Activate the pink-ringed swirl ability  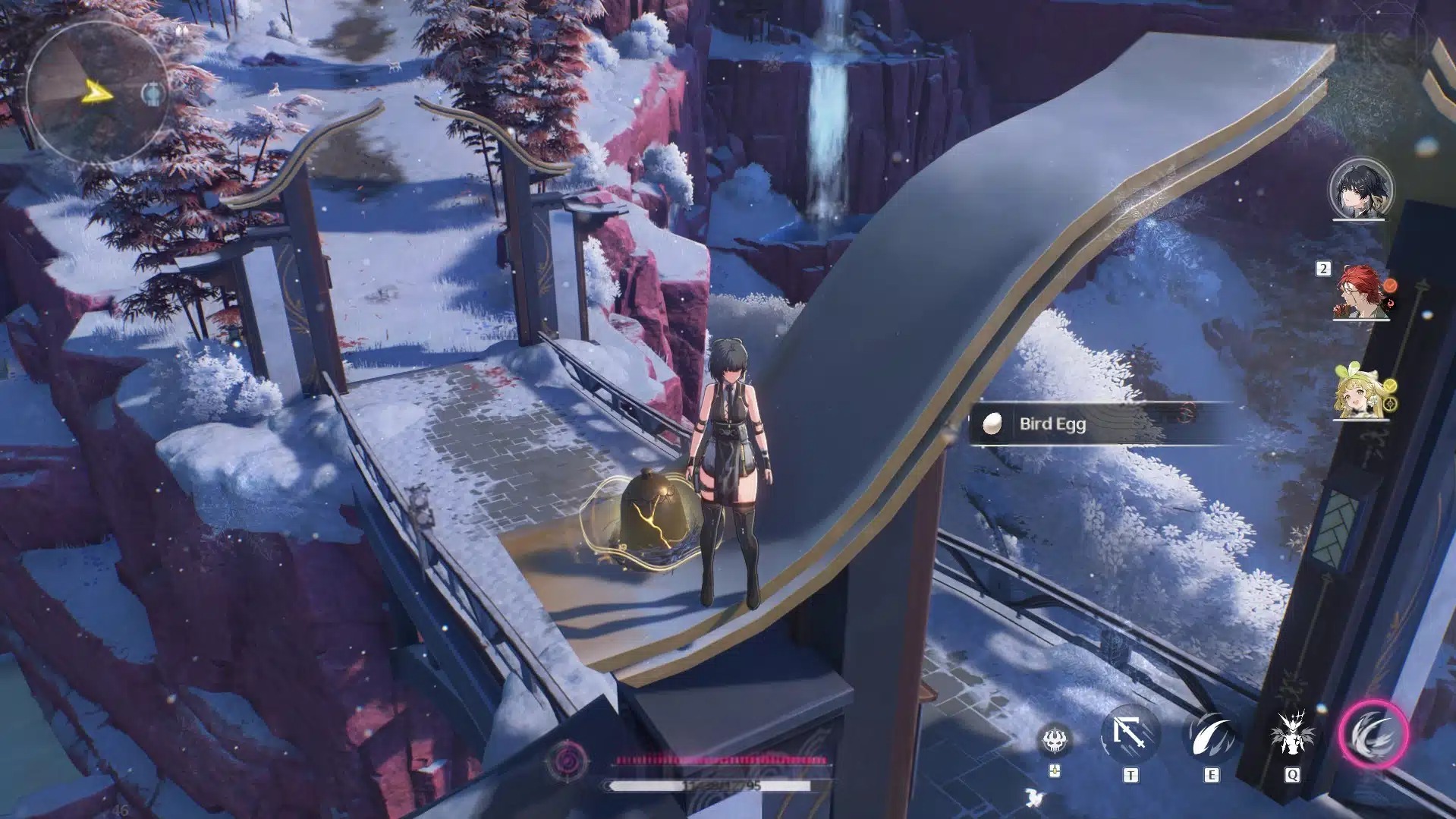click(x=1373, y=735)
